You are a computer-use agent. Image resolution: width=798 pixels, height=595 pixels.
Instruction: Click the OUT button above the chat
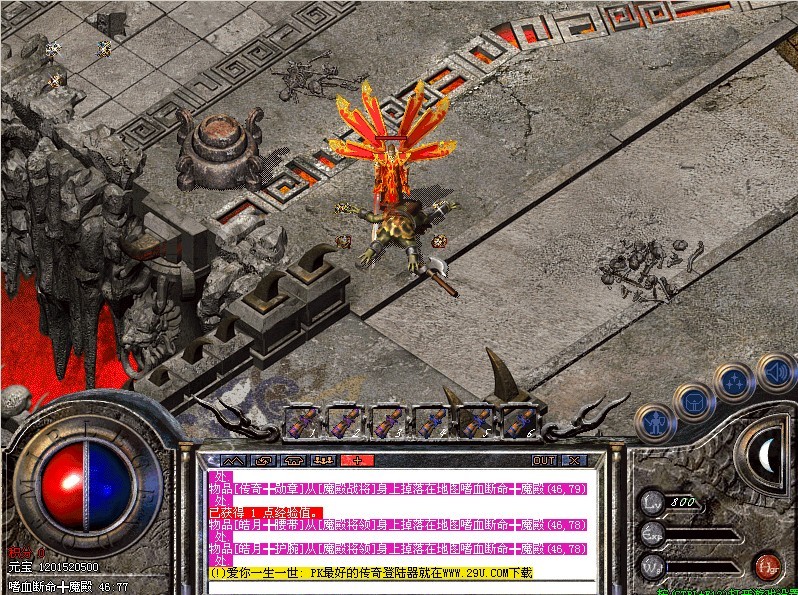[x=543, y=460]
